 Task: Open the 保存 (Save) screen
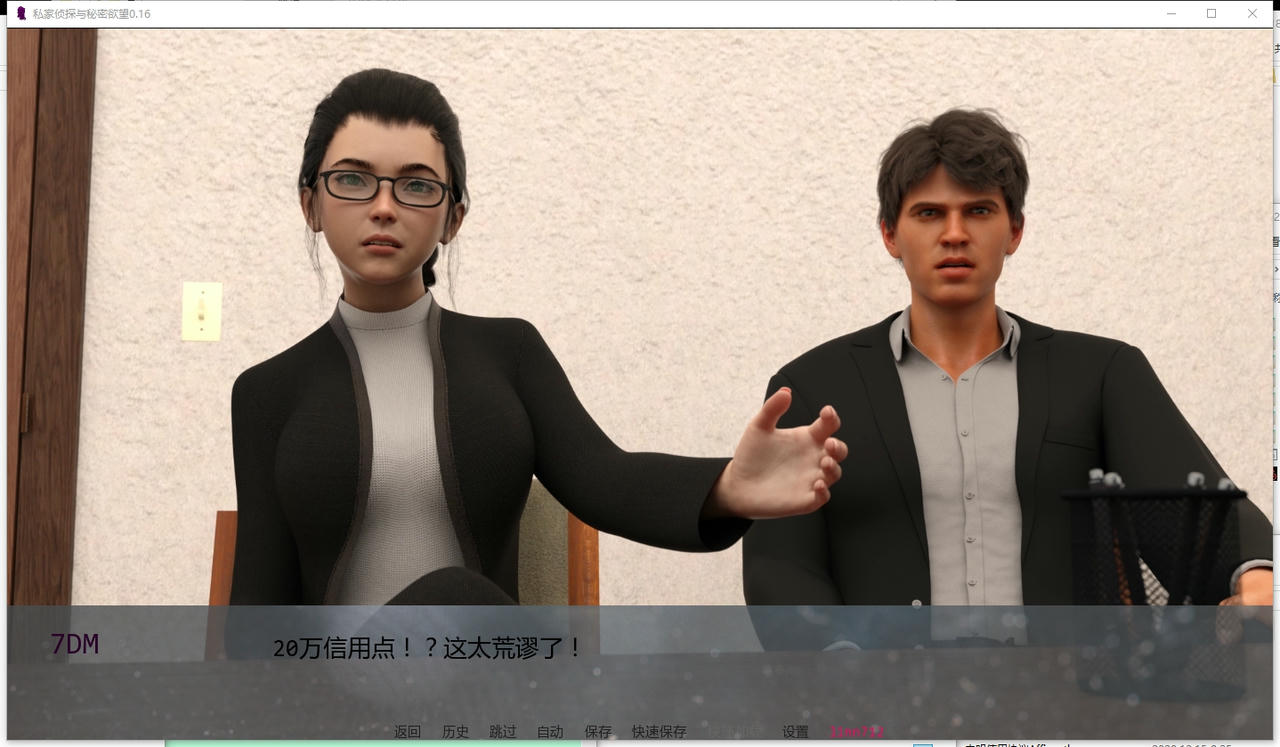tap(596, 731)
